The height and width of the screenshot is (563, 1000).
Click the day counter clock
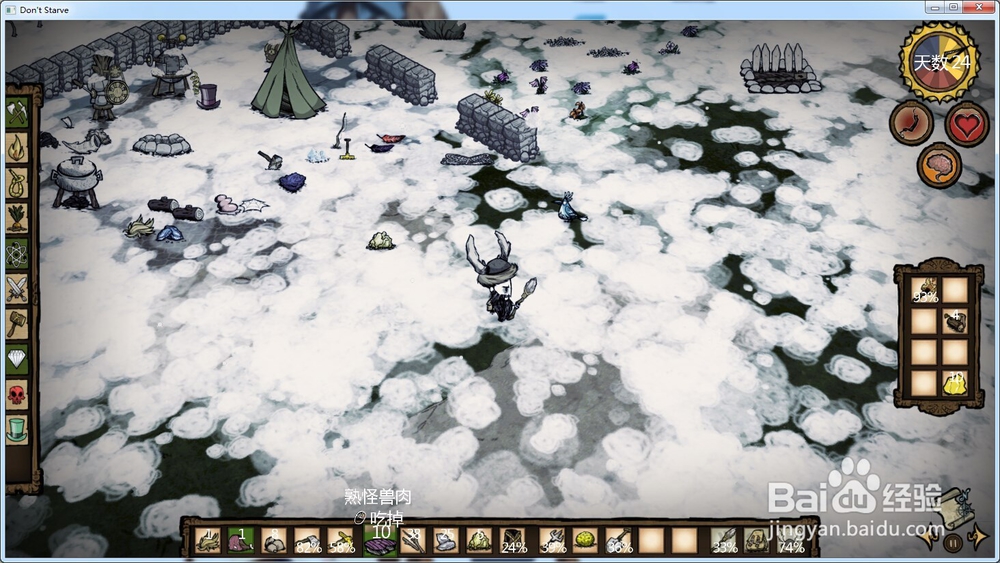tap(940, 62)
